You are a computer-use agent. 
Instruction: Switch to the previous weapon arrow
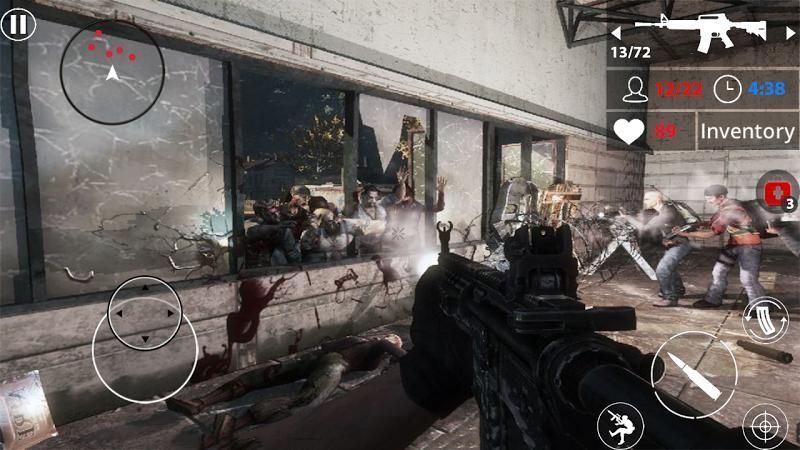click(x=616, y=31)
